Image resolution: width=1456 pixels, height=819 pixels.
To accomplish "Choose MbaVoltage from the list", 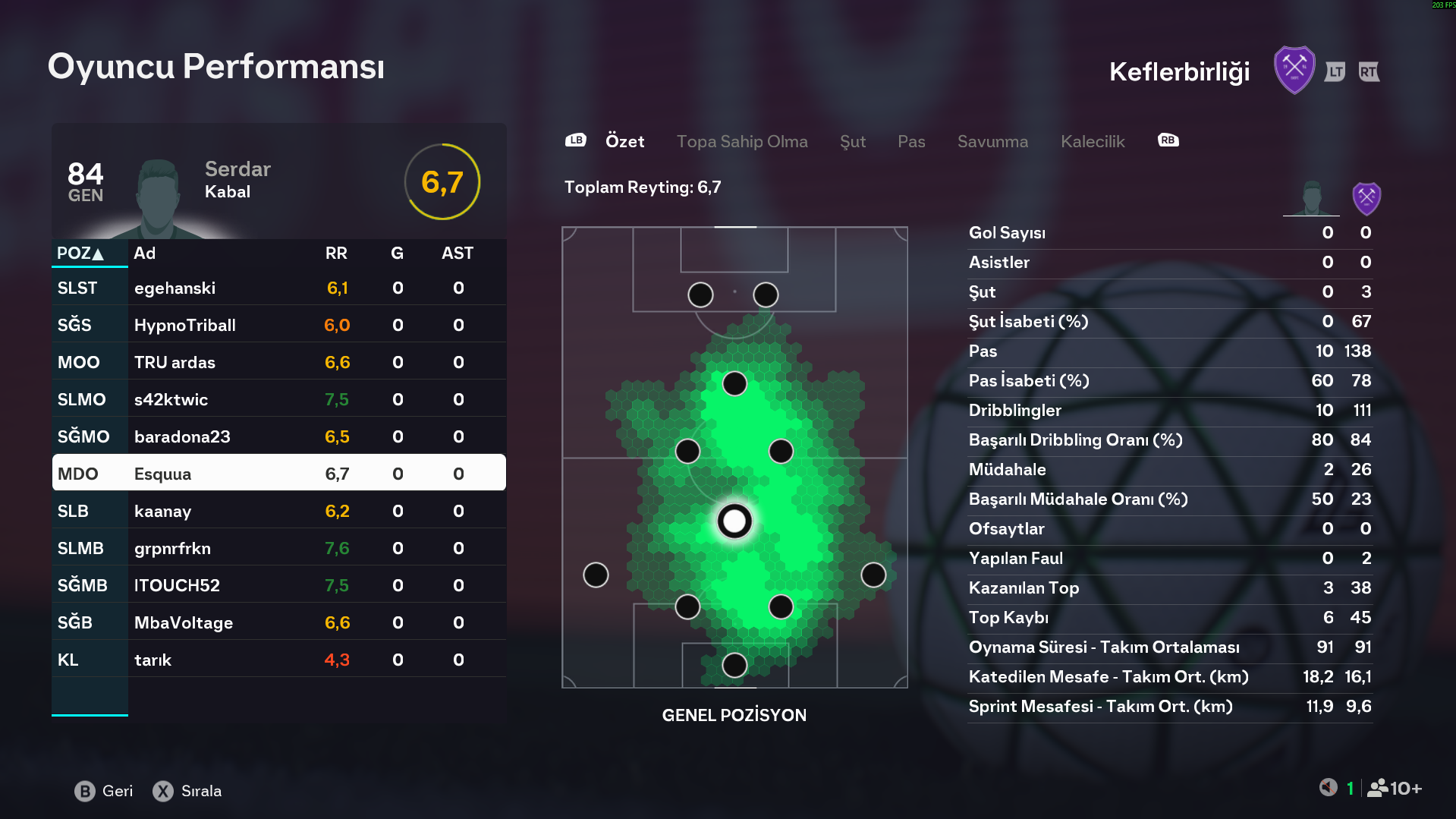I will click(278, 623).
